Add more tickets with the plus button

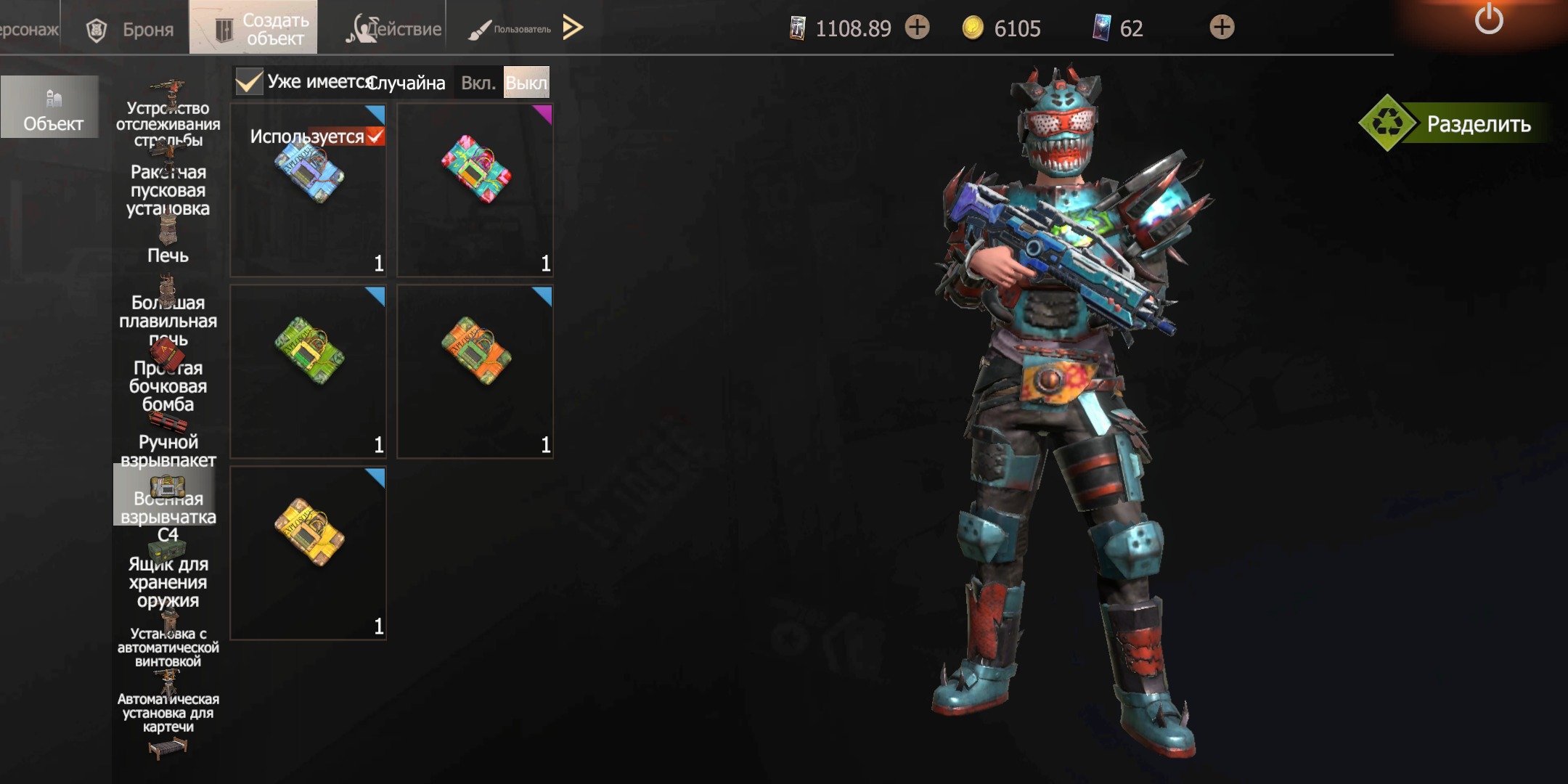point(918,28)
